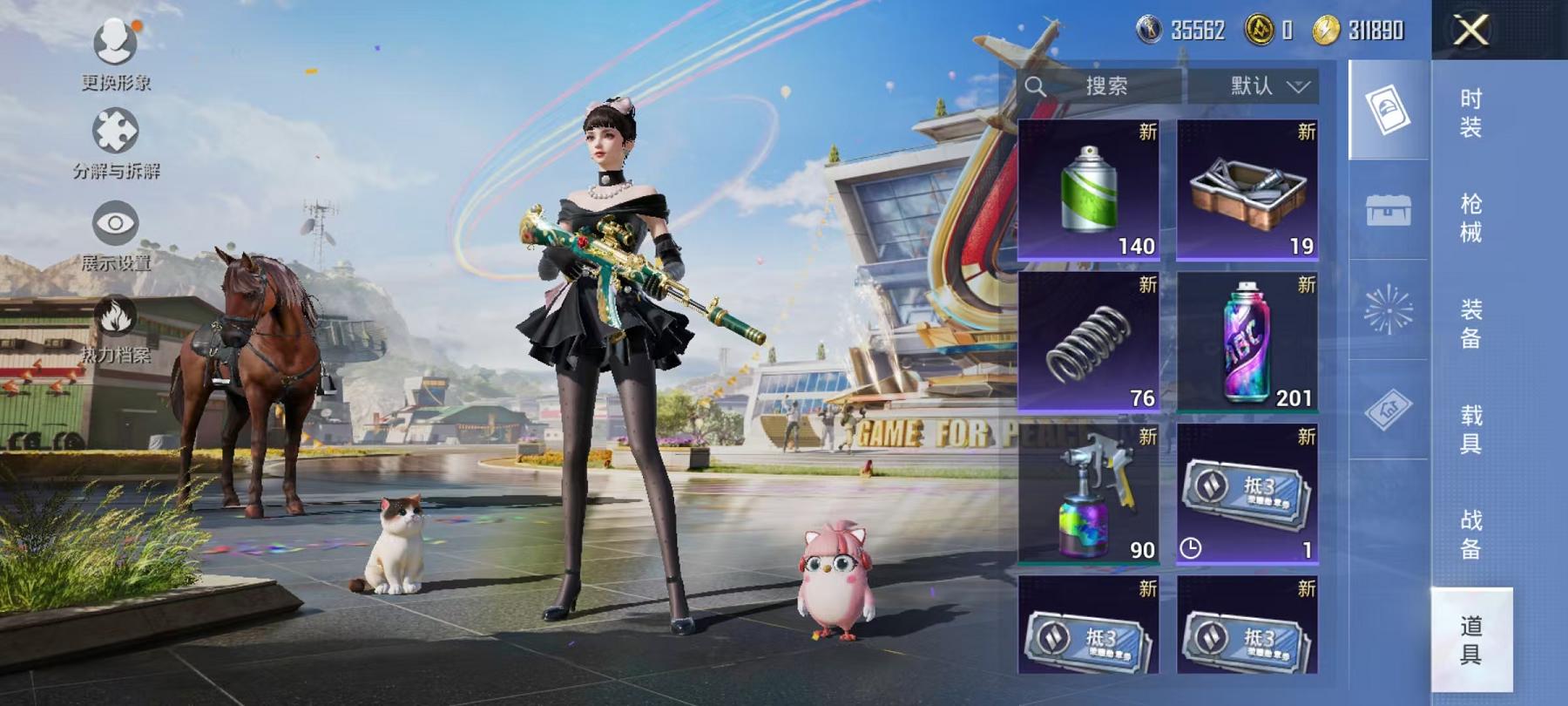Select the green spray can item
1568x706 pixels.
[x=1088, y=190]
